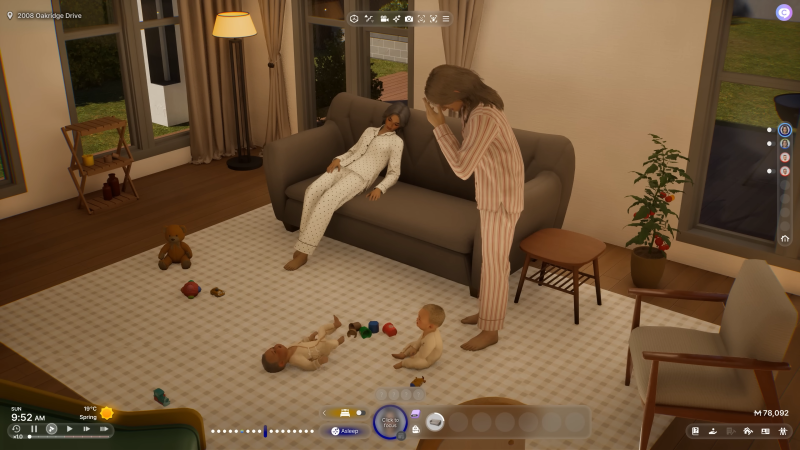This screenshot has width=800, height=450.
Task: Click the 2008 Oakridge Drive location label
Action: [x=47, y=16]
